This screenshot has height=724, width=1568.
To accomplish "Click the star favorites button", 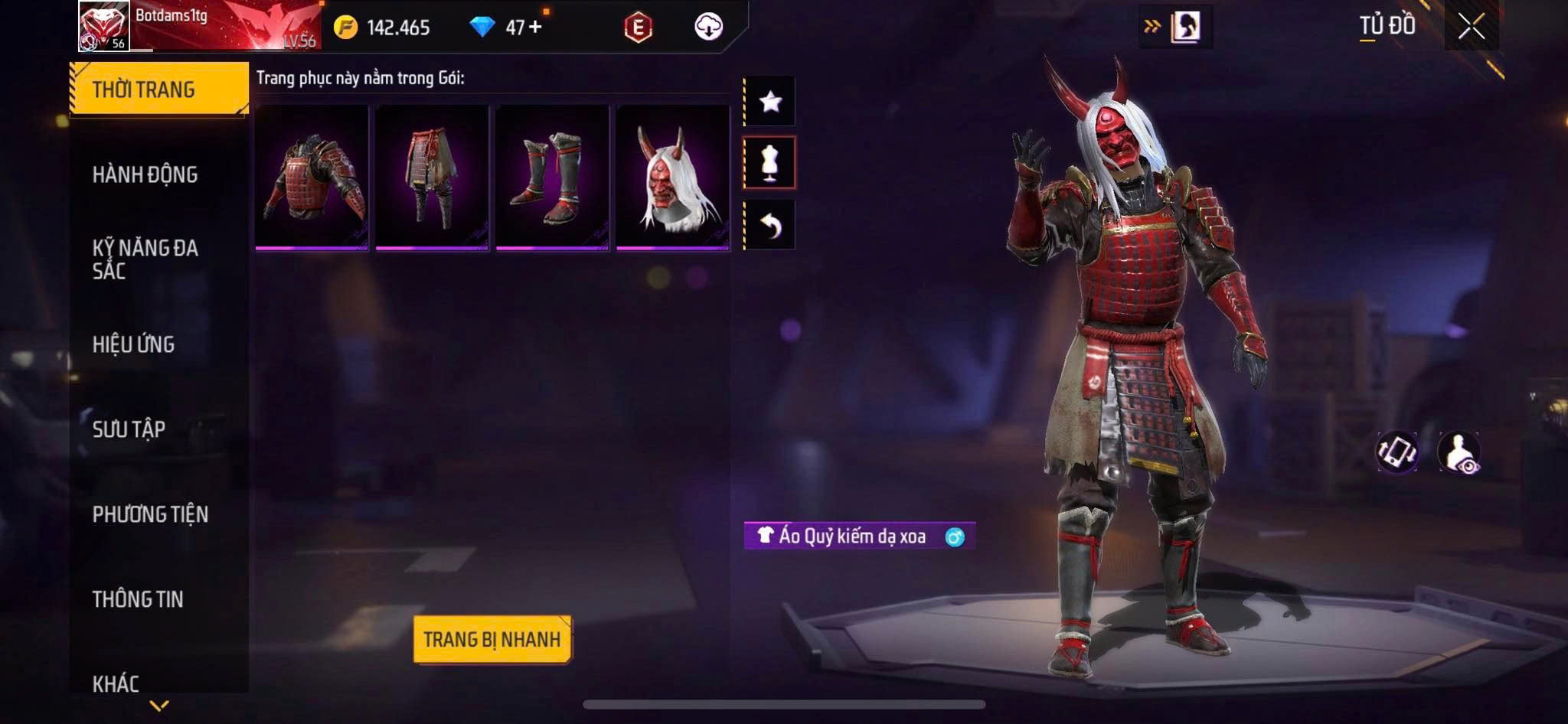I will point(770,101).
